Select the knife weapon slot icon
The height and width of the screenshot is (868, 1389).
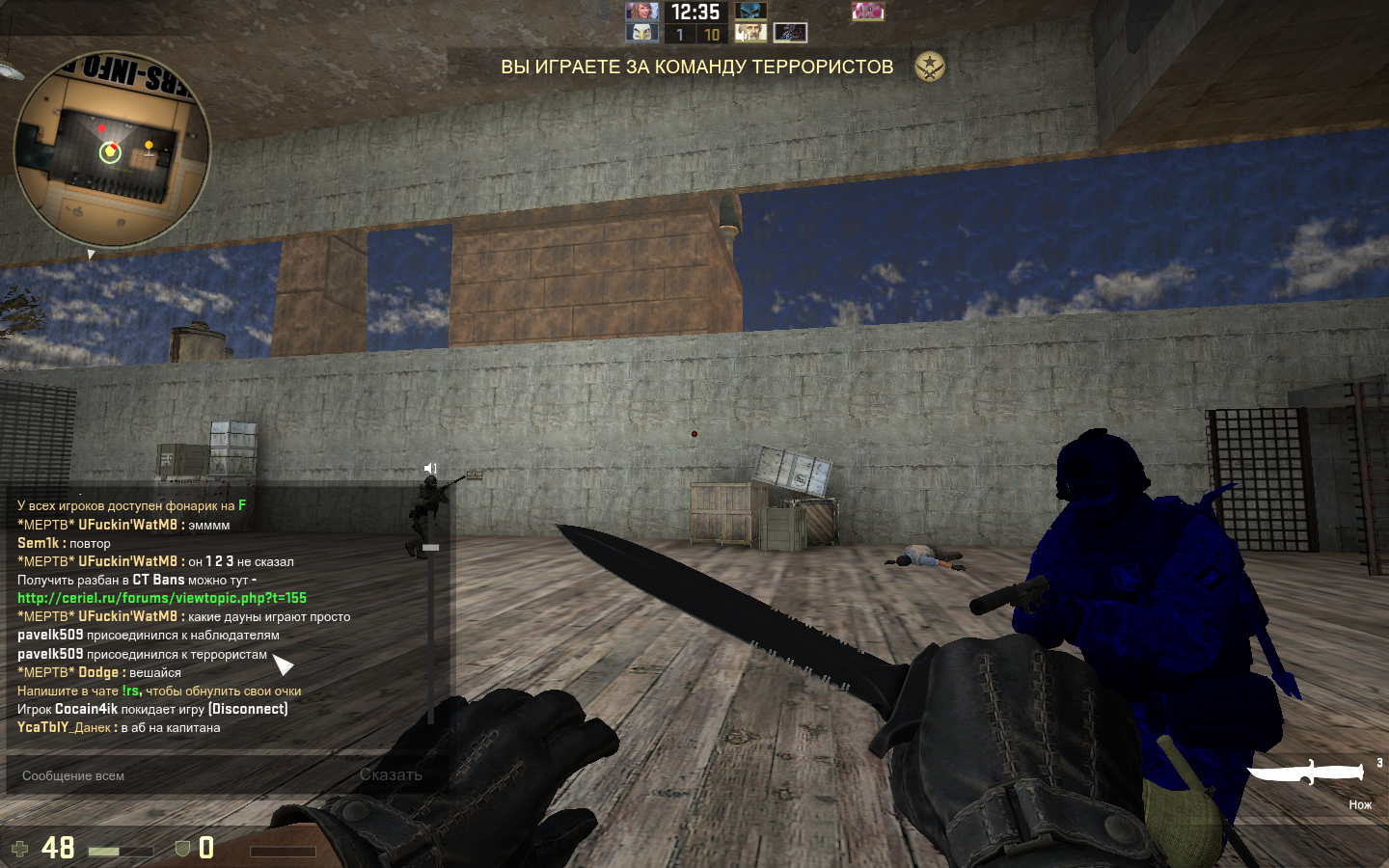[x=1308, y=773]
